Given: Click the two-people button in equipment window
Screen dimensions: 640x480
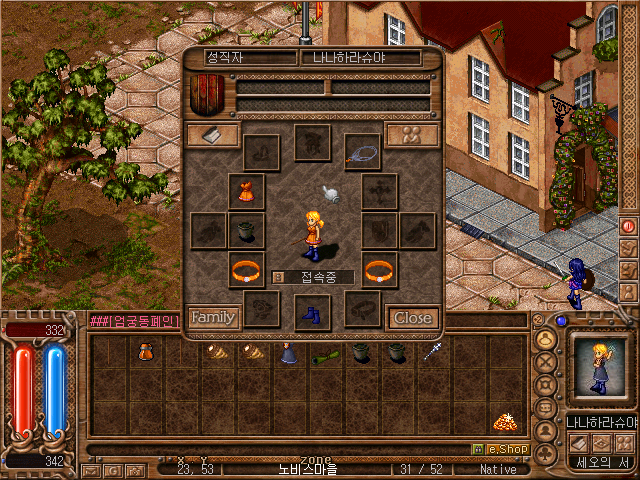Looking at the screenshot, I should click(412, 135).
